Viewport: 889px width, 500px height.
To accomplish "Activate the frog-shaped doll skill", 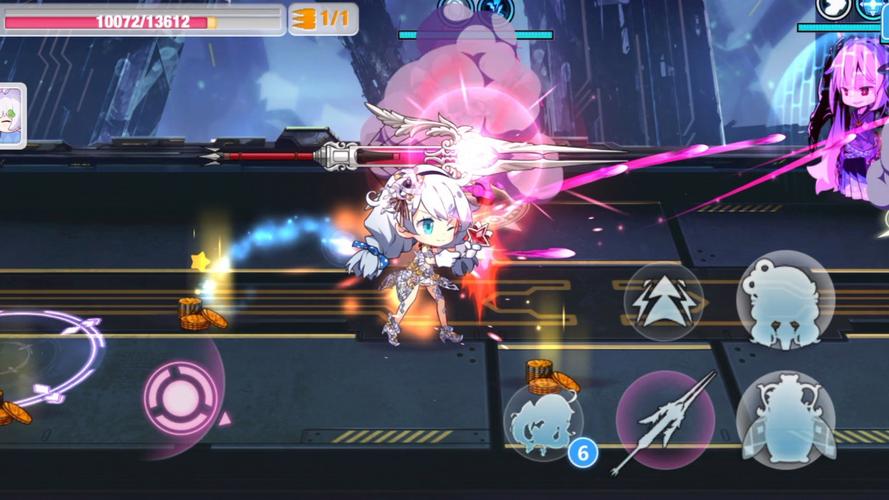I will pyautogui.click(x=785, y=299).
